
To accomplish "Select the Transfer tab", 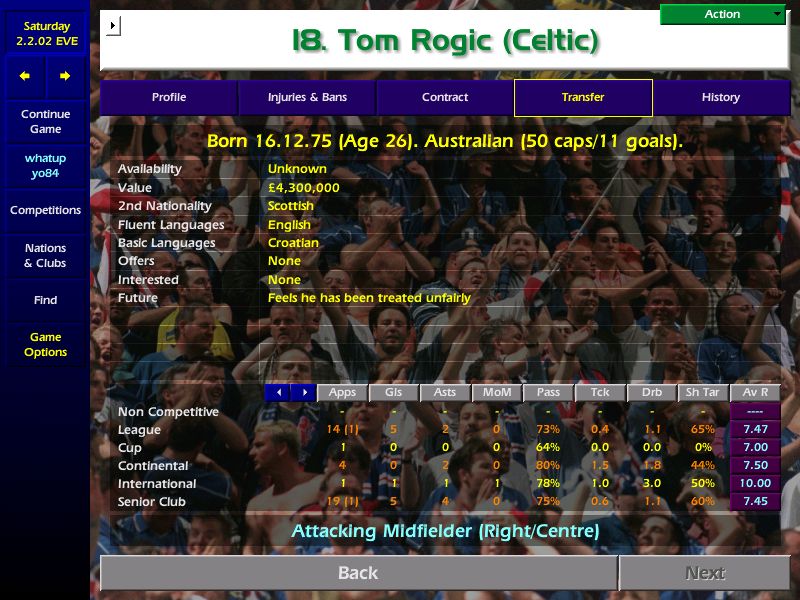I will point(583,98).
